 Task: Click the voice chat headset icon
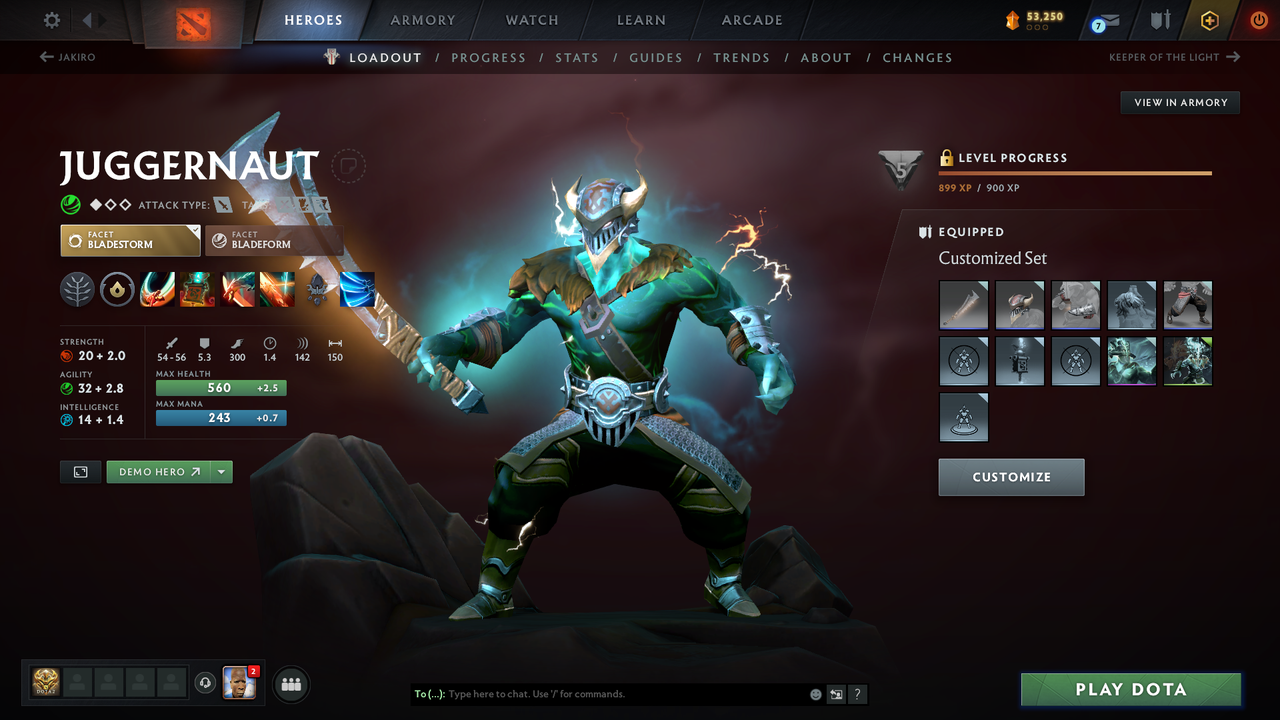207,683
